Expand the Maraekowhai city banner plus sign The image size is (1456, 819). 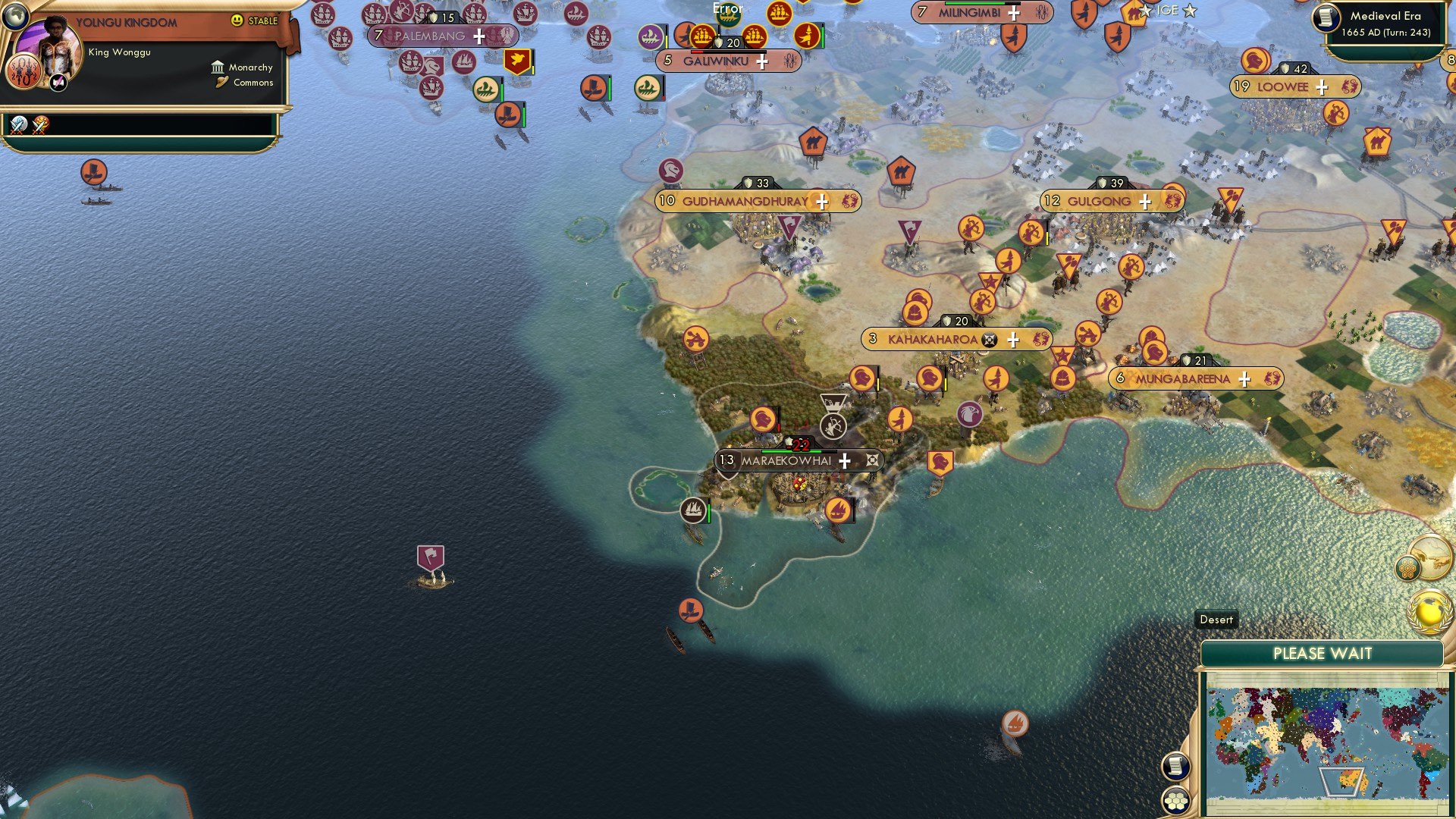pyautogui.click(x=843, y=459)
